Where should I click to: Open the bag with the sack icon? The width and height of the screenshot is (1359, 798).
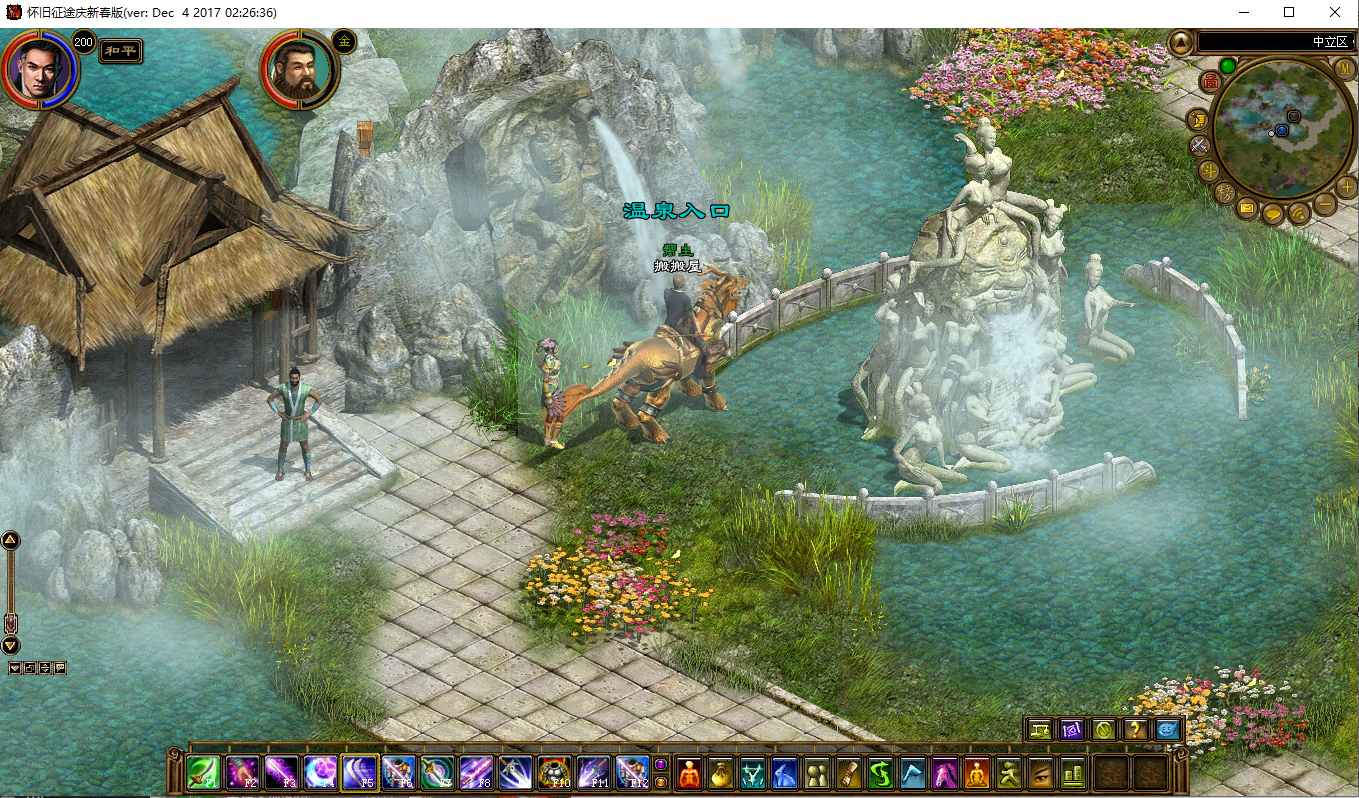coord(721,773)
